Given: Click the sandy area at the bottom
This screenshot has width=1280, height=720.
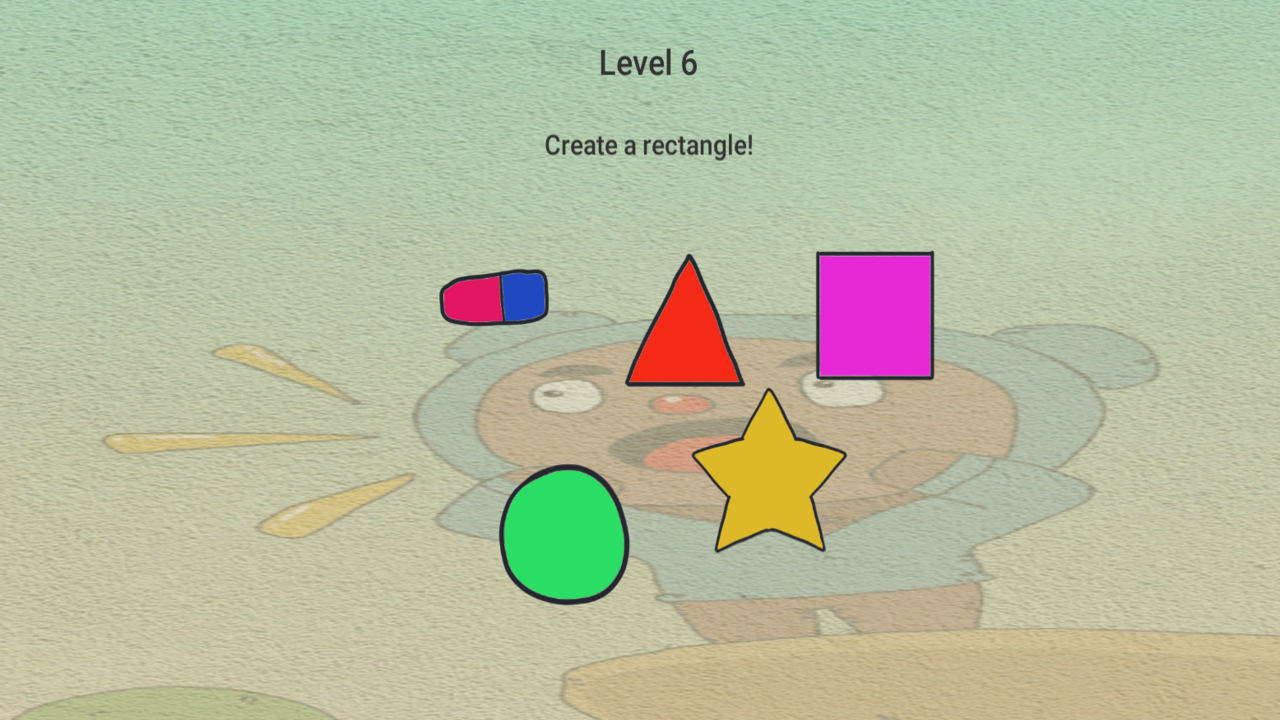Looking at the screenshot, I should pos(900,690).
